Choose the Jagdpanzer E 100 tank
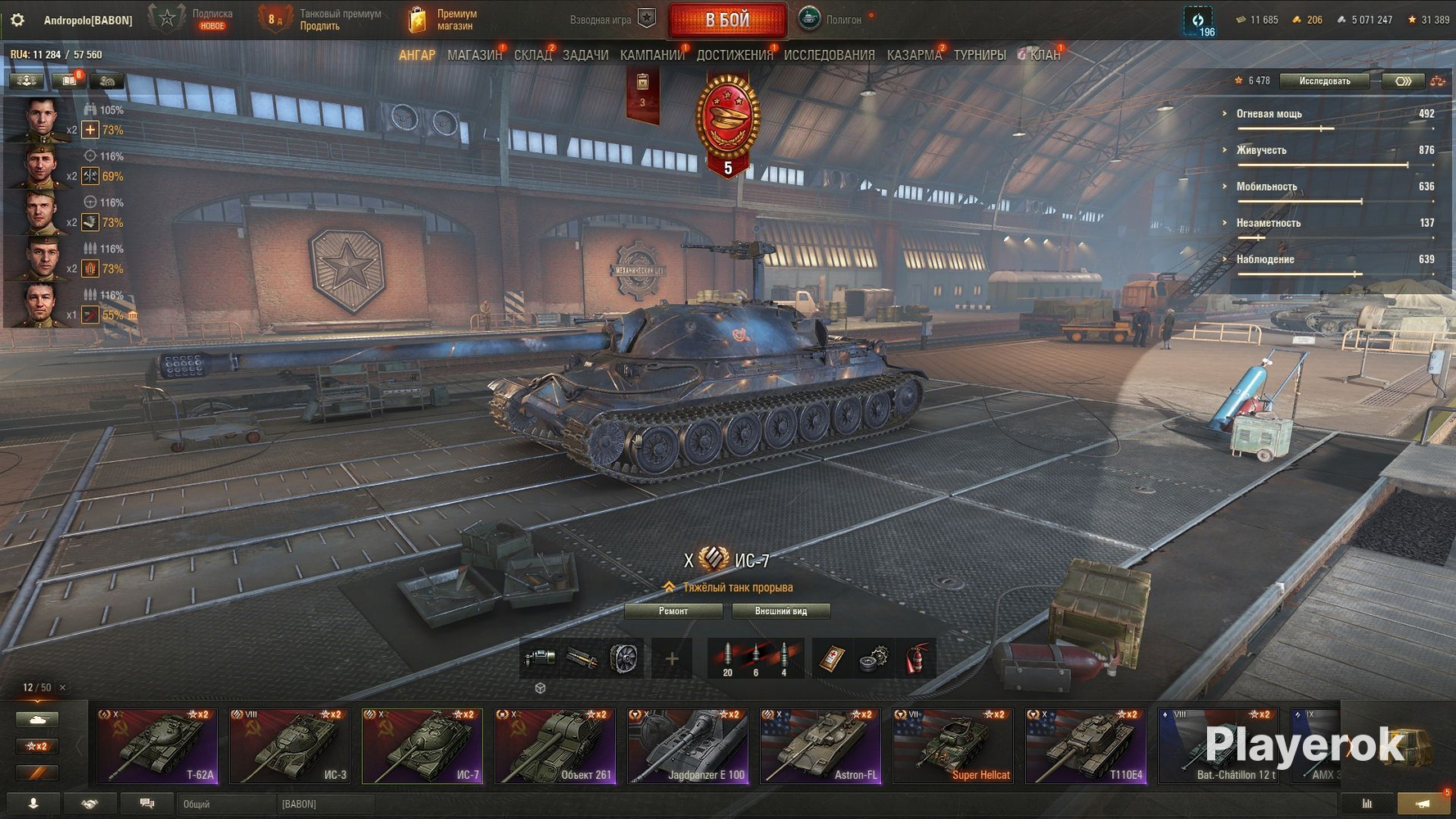The image size is (1456, 819). coord(688,746)
